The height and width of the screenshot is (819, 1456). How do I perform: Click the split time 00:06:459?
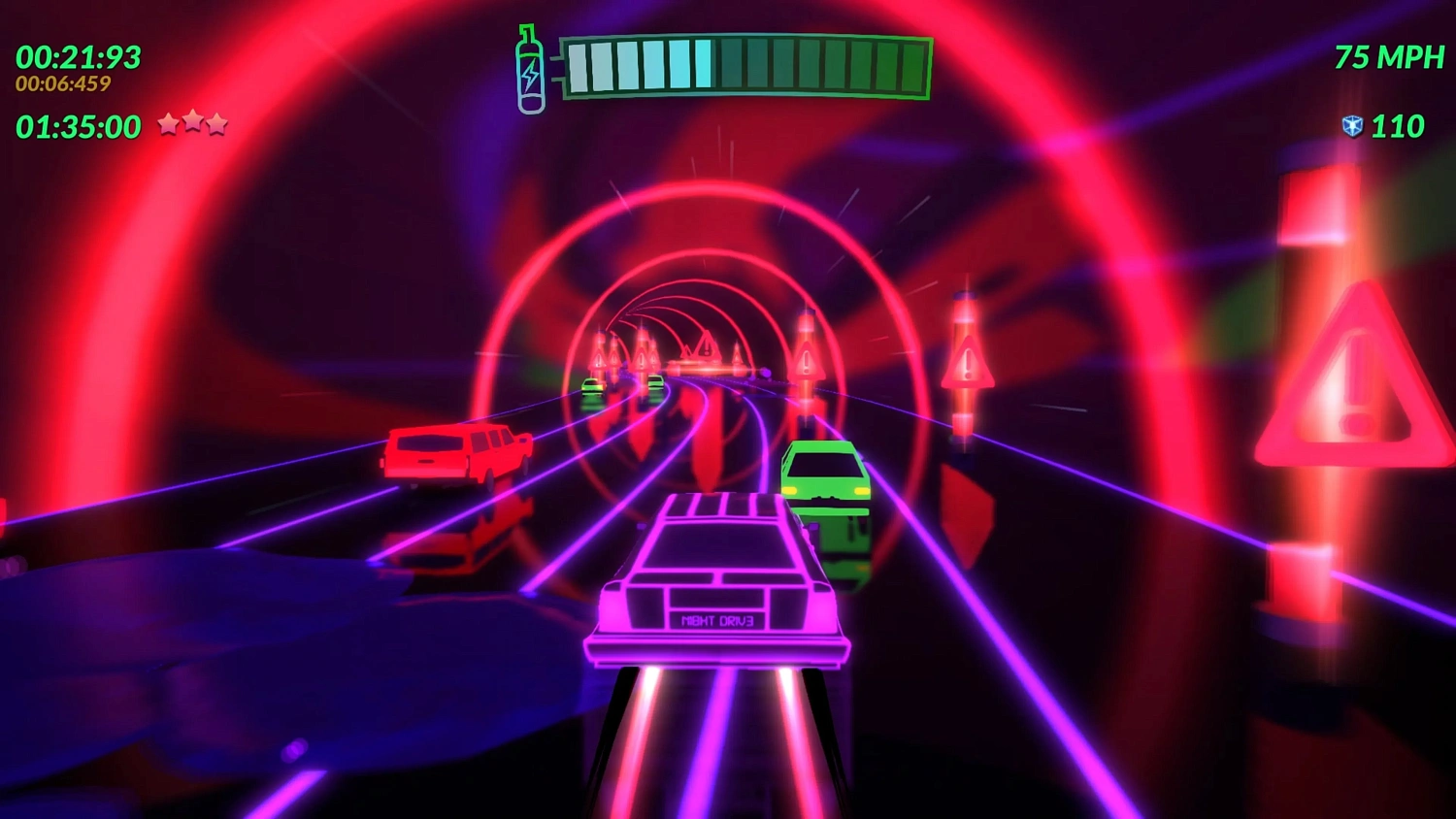click(x=61, y=85)
